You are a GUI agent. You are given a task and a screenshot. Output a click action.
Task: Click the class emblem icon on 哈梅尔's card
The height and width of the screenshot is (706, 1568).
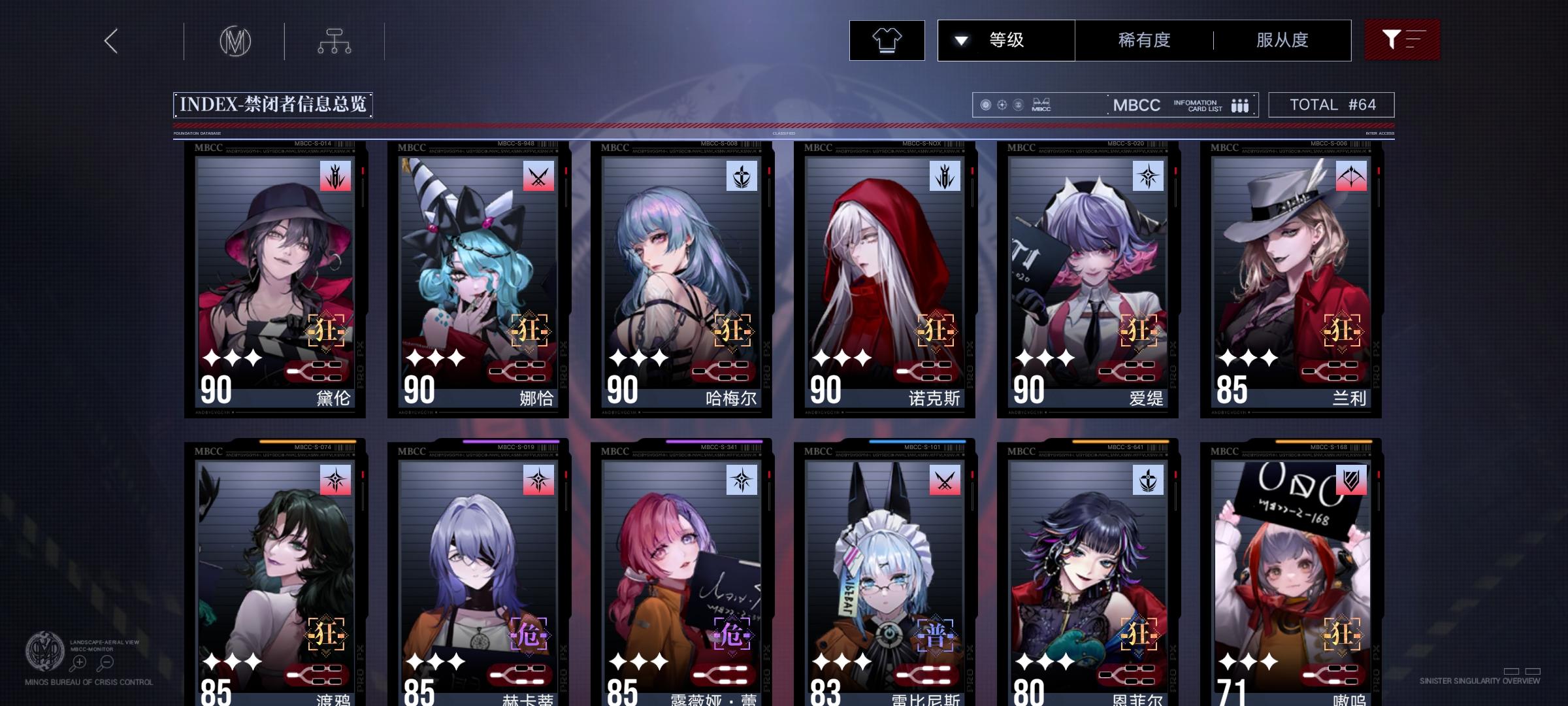(x=741, y=177)
